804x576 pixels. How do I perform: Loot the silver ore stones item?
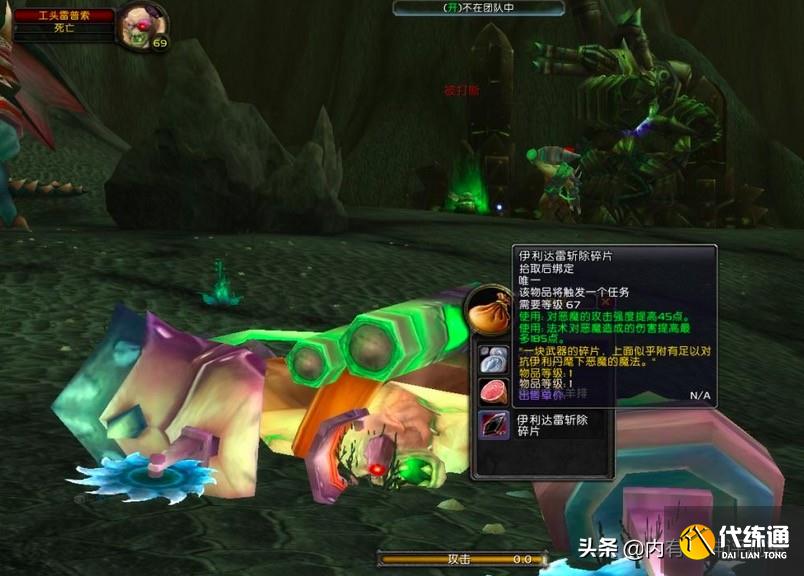coord(494,358)
